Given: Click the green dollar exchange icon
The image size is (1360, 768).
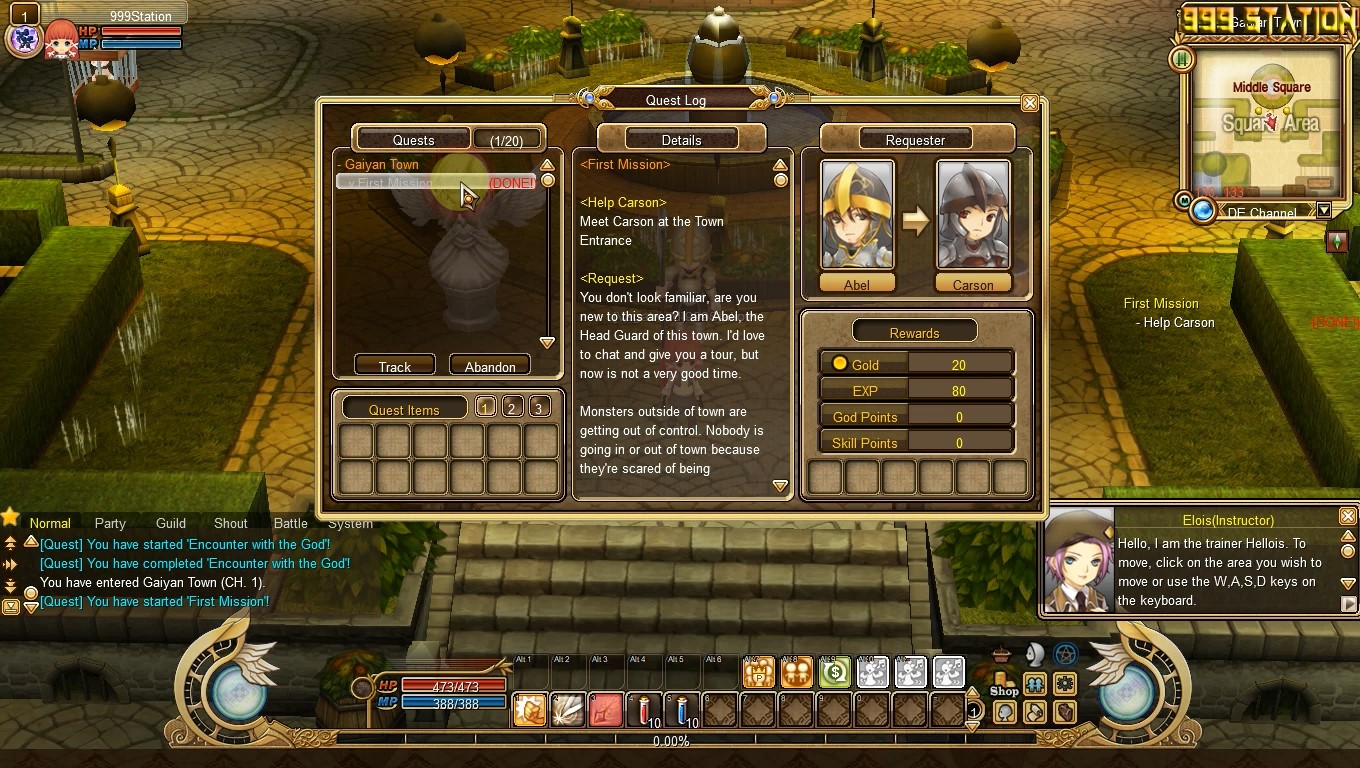Looking at the screenshot, I should [834, 672].
